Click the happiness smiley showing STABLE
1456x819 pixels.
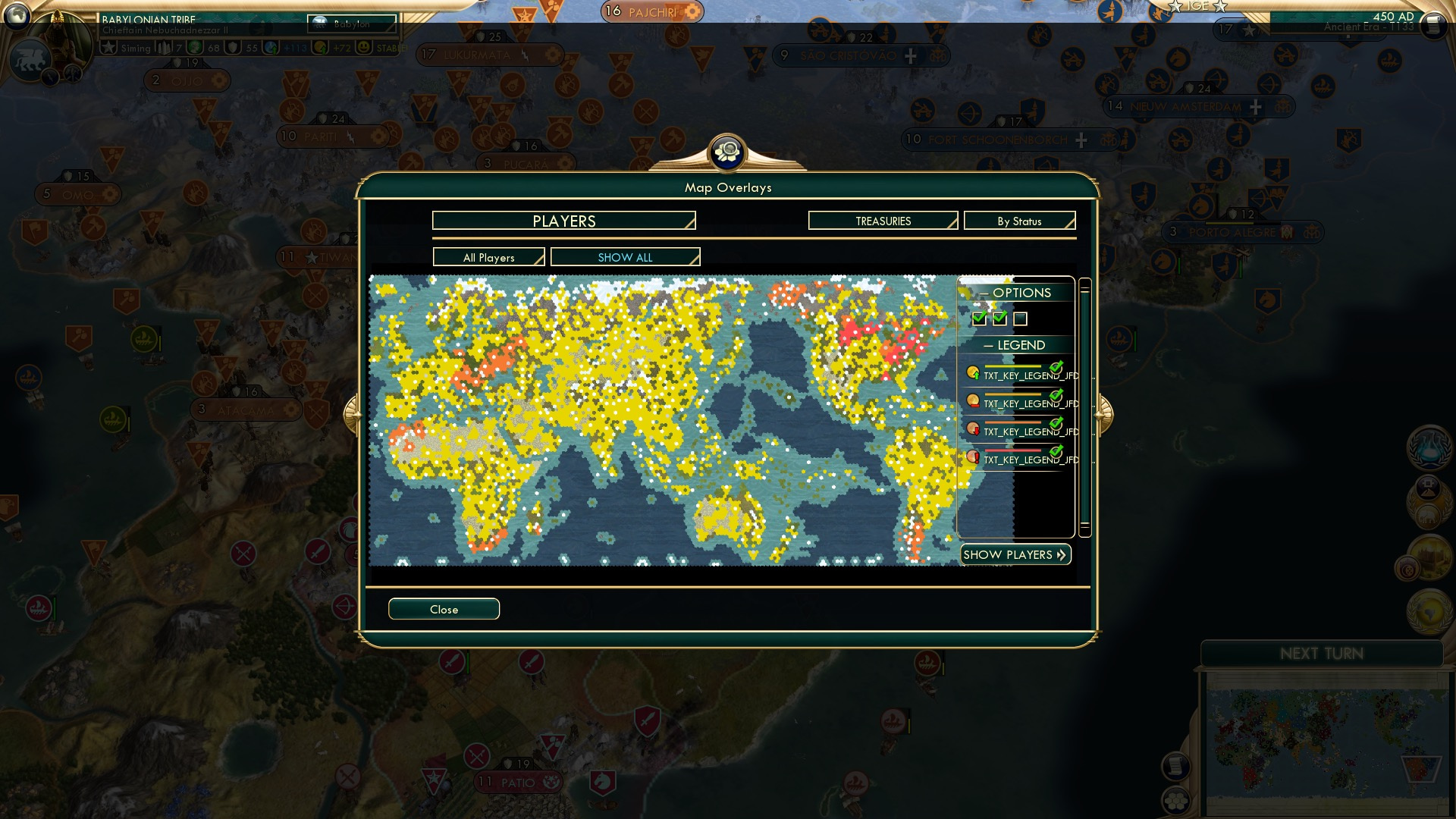pyautogui.click(x=365, y=47)
